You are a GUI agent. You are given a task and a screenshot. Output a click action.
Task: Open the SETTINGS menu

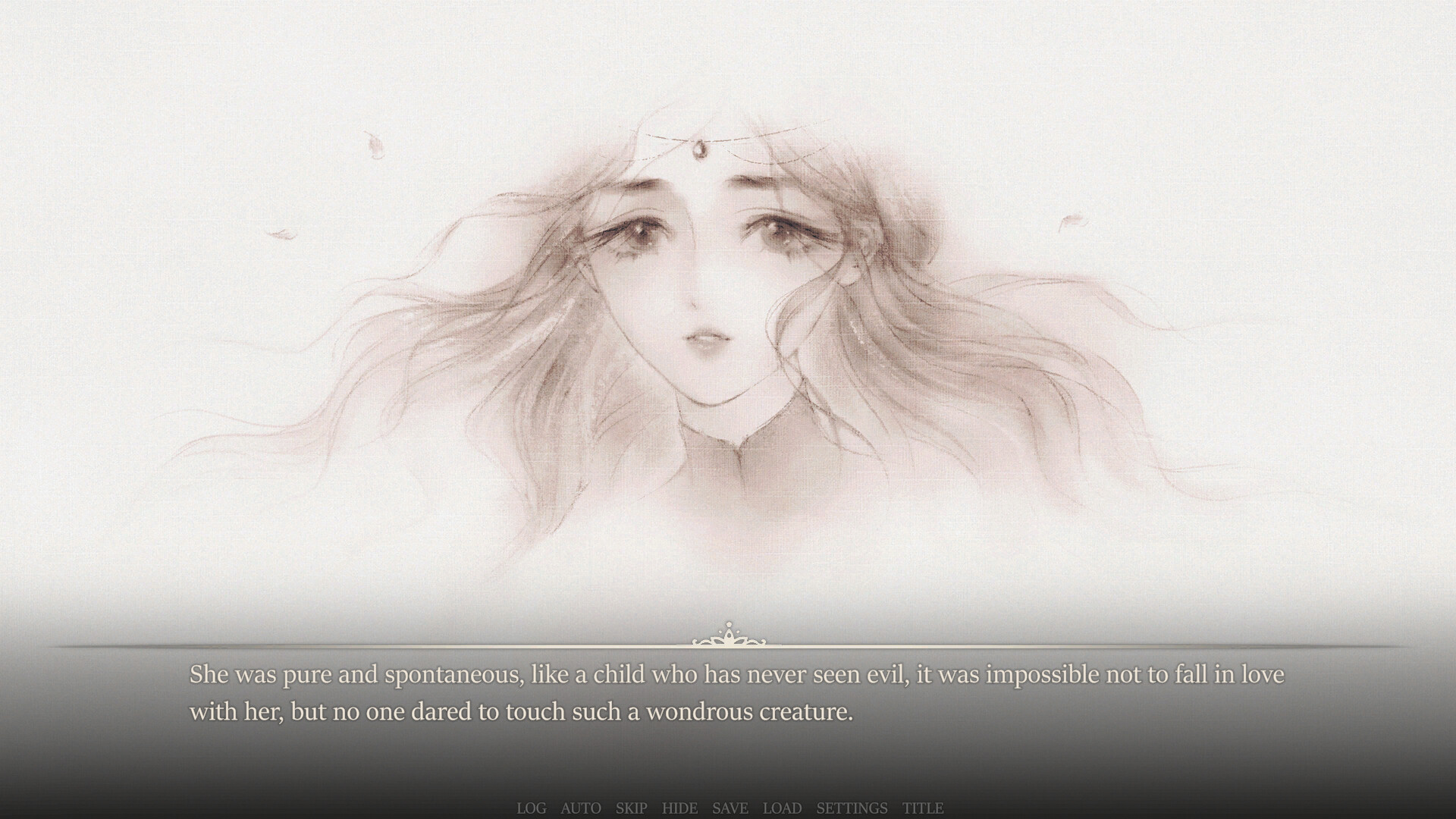click(853, 808)
